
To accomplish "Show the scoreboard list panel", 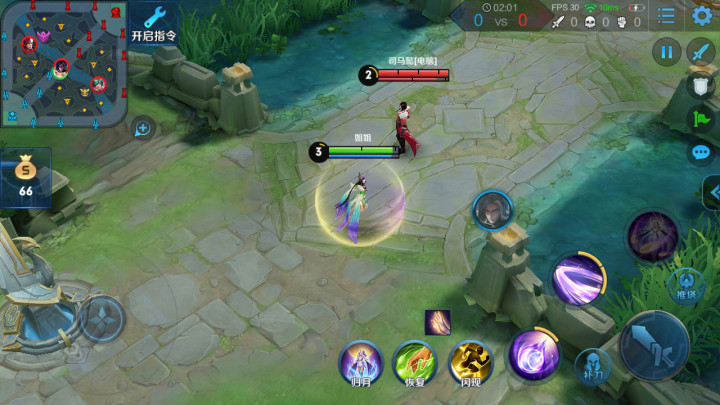I will point(666,16).
